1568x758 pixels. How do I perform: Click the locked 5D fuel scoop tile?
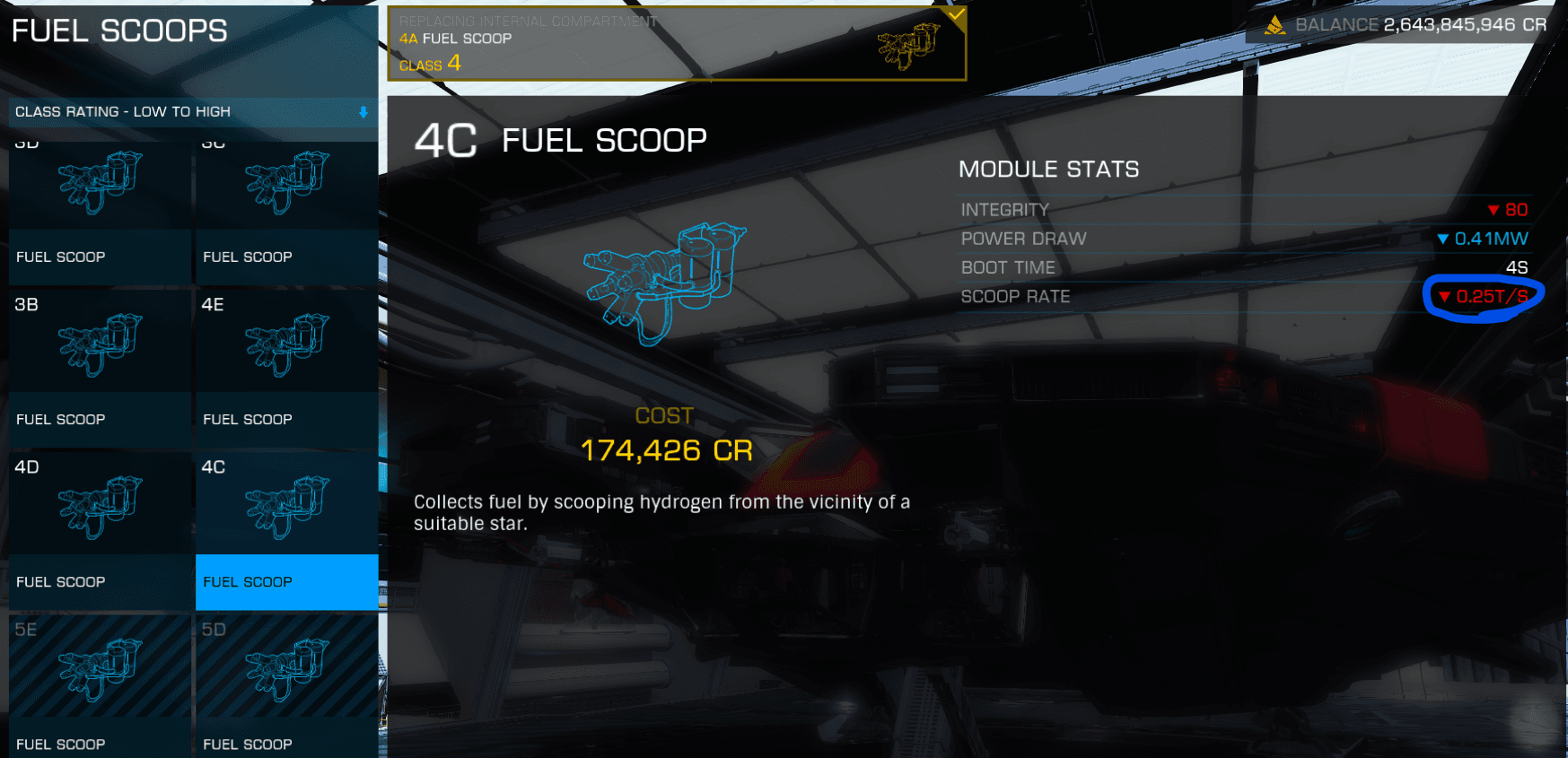[x=286, y=686]
